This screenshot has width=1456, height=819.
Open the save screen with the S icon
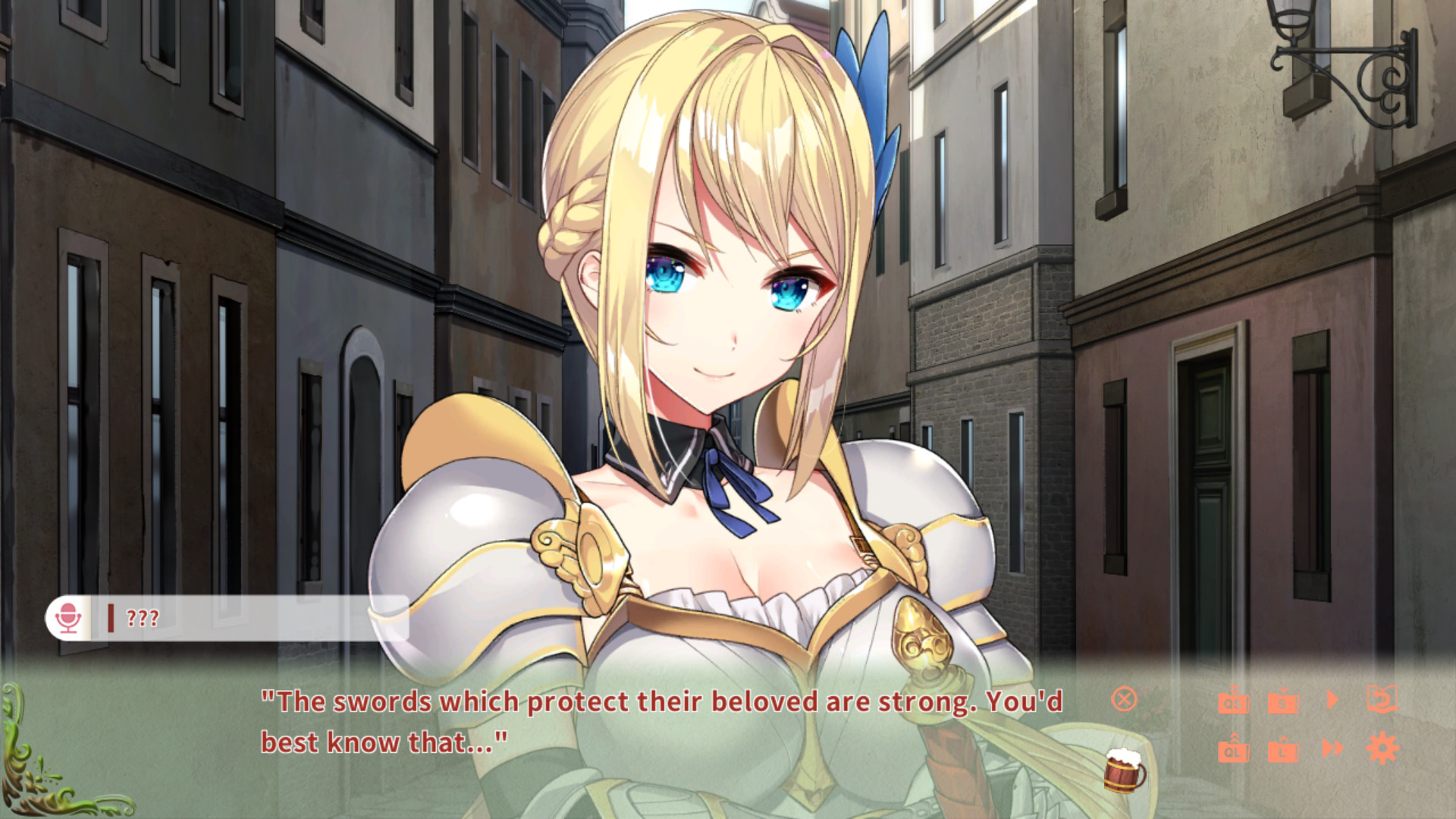1284,703
